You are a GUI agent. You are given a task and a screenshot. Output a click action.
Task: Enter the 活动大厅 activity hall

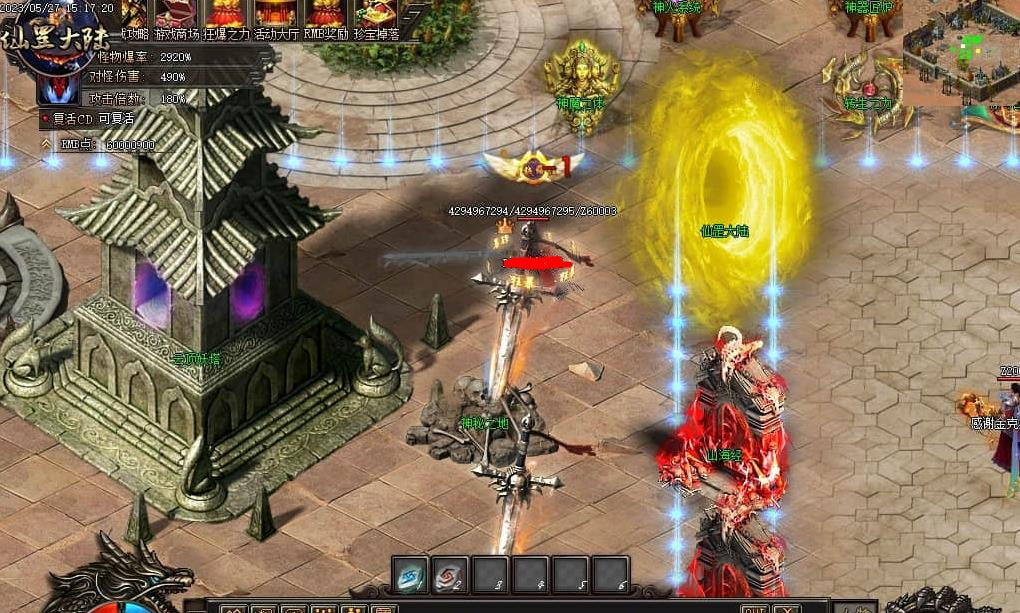tap(276, 15)
